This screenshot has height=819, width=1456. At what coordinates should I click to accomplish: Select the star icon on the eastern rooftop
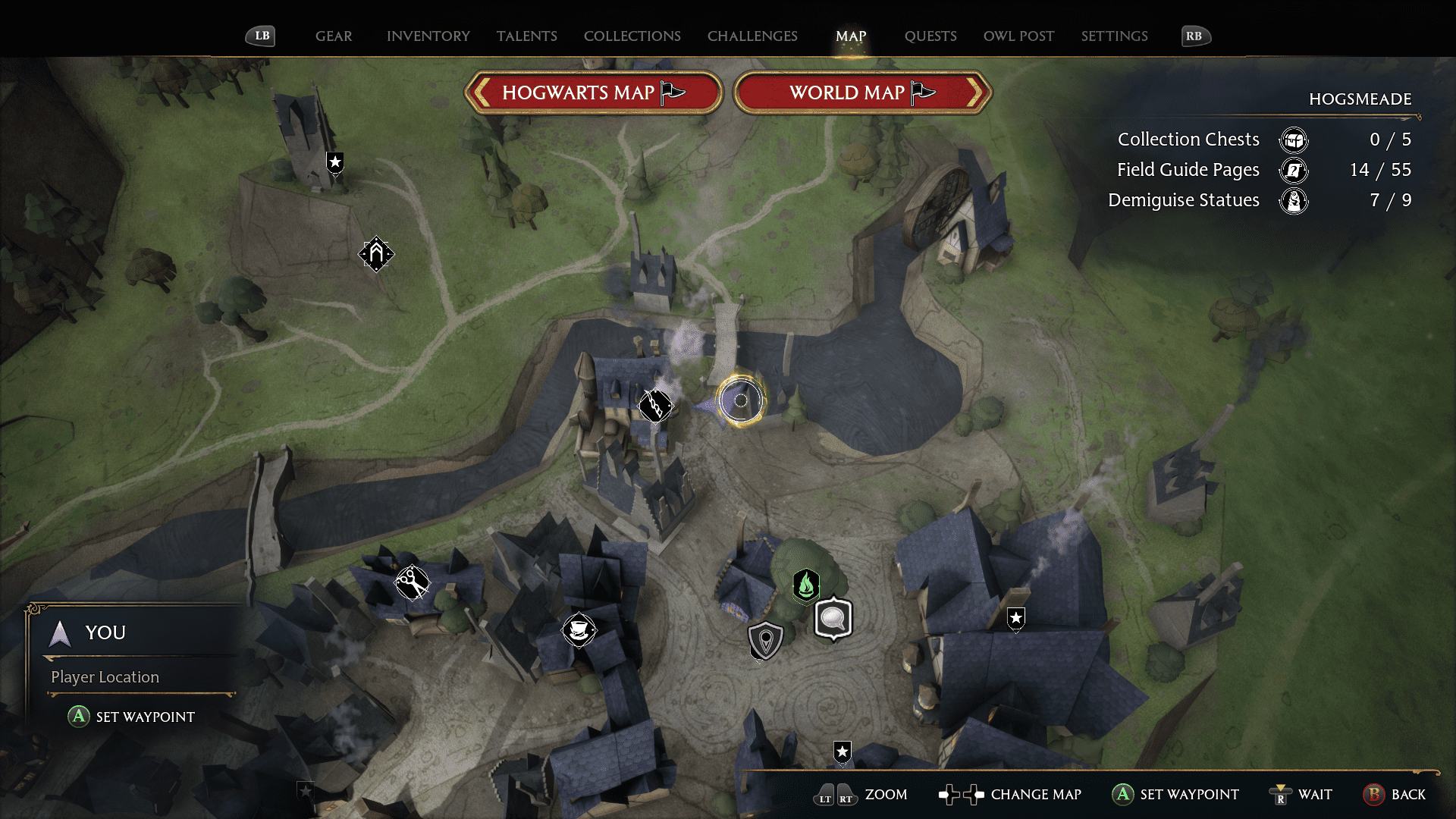[1015, 618]
